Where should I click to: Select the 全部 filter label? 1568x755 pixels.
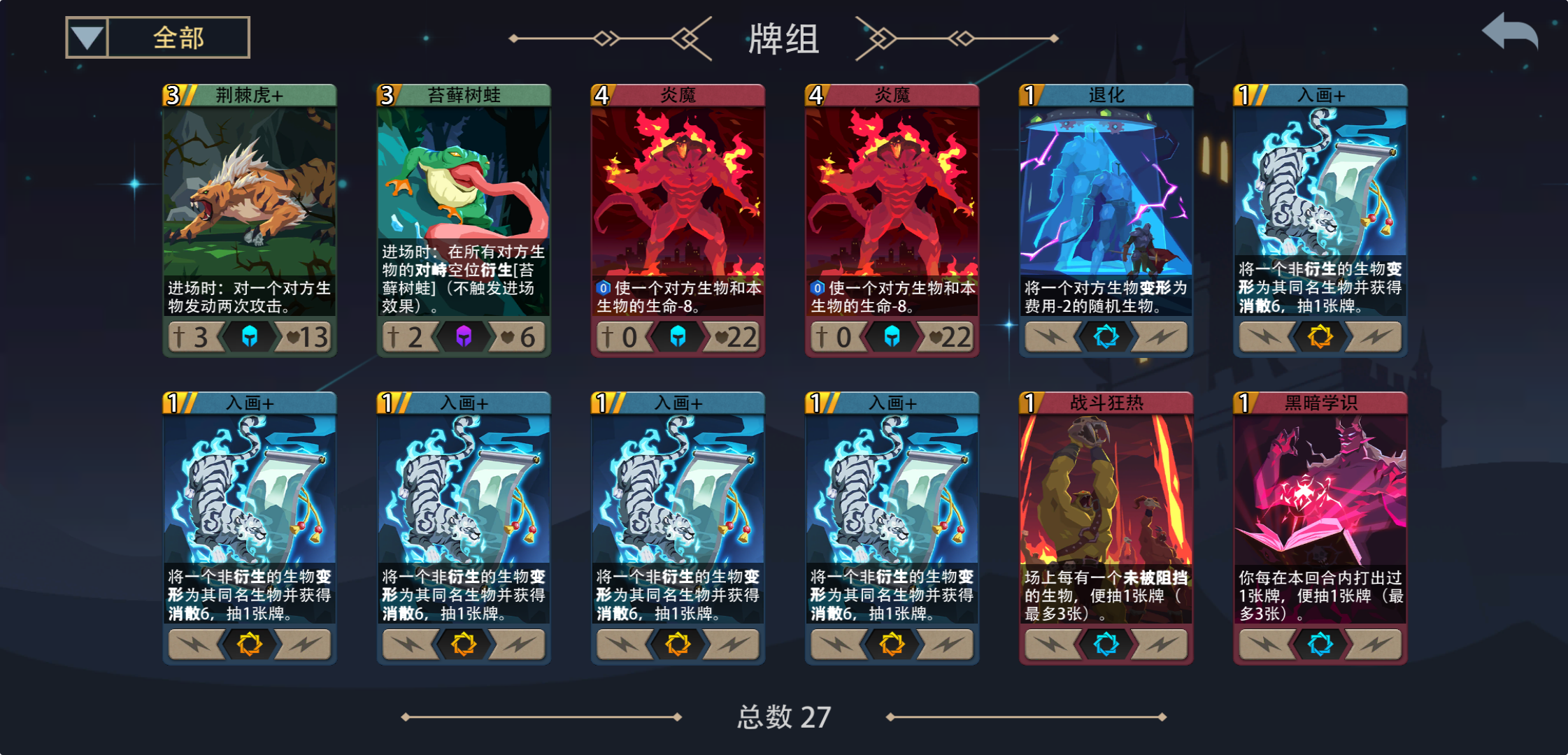click(177, 38)
